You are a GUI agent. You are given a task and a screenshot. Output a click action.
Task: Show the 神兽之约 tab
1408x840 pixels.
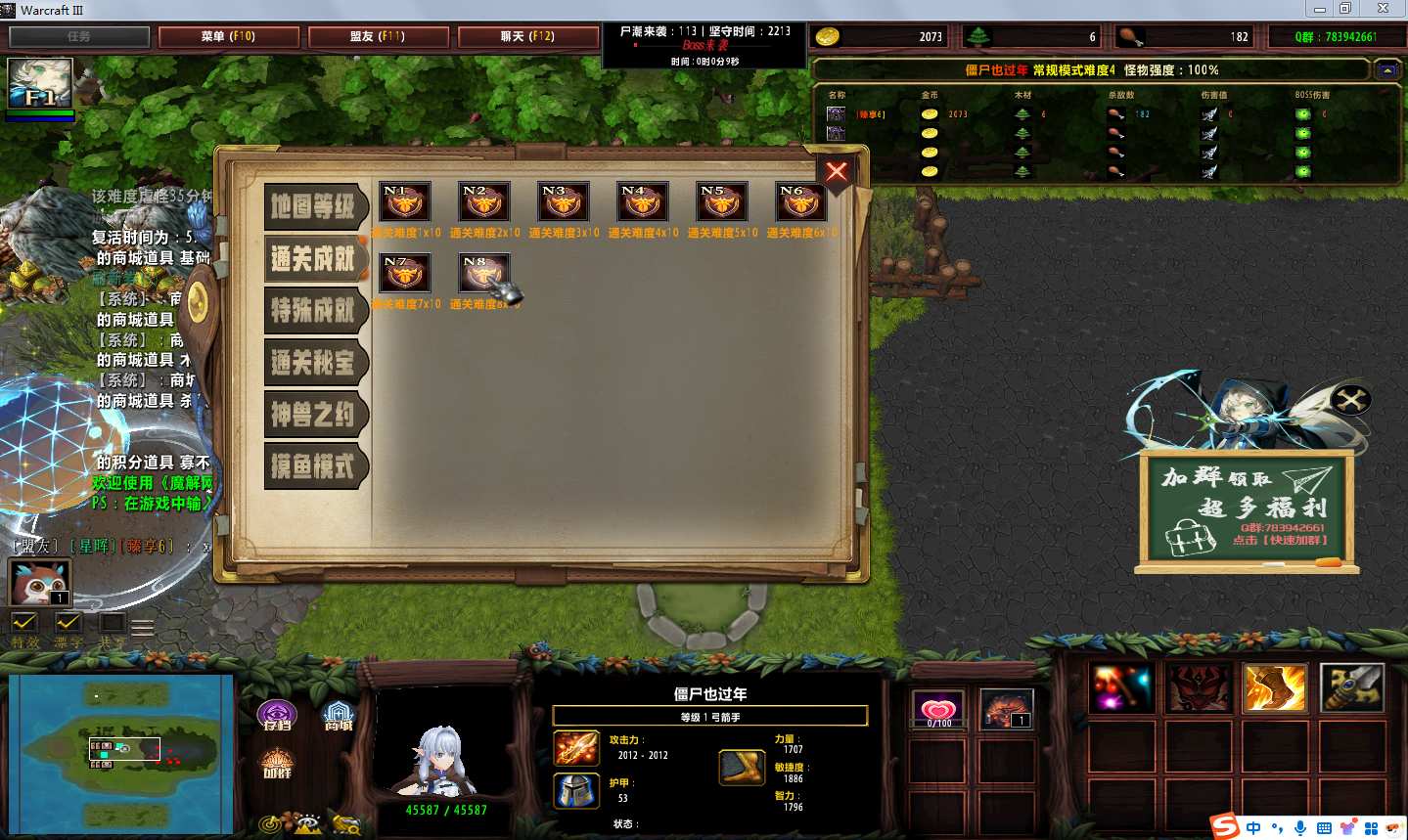(313, 415)
